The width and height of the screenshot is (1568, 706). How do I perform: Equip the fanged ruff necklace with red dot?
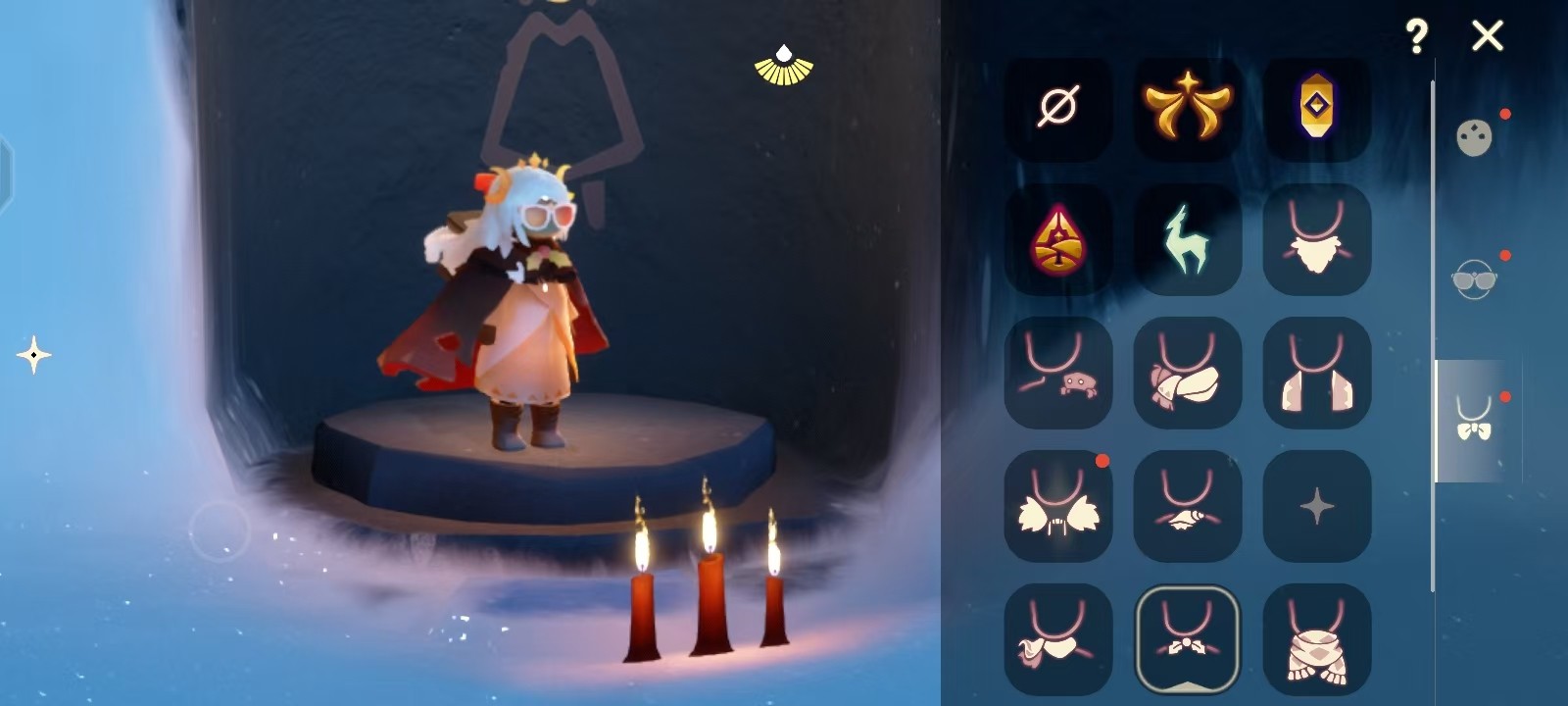tap(1058, 506)
